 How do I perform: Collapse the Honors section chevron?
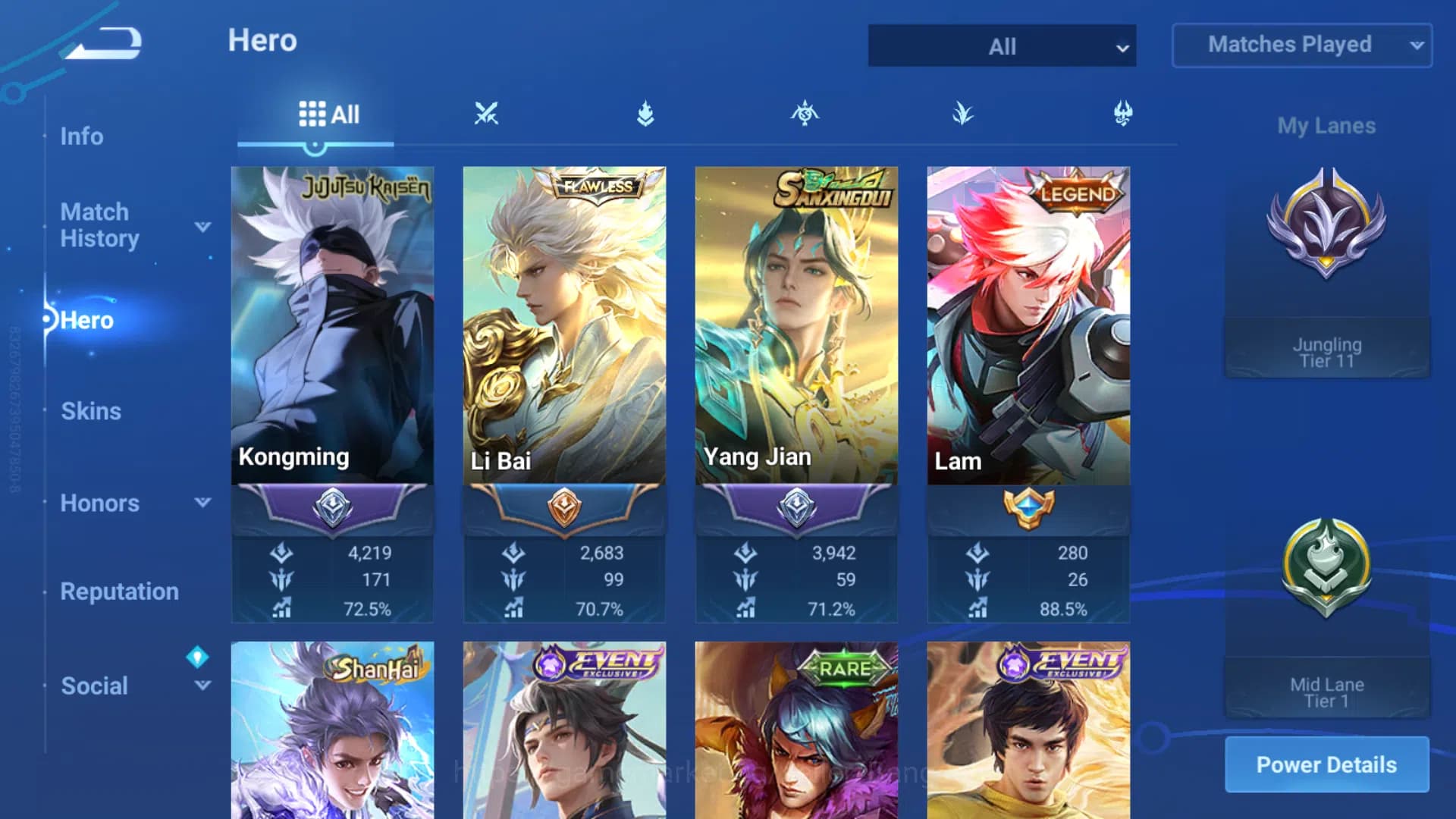201,502
